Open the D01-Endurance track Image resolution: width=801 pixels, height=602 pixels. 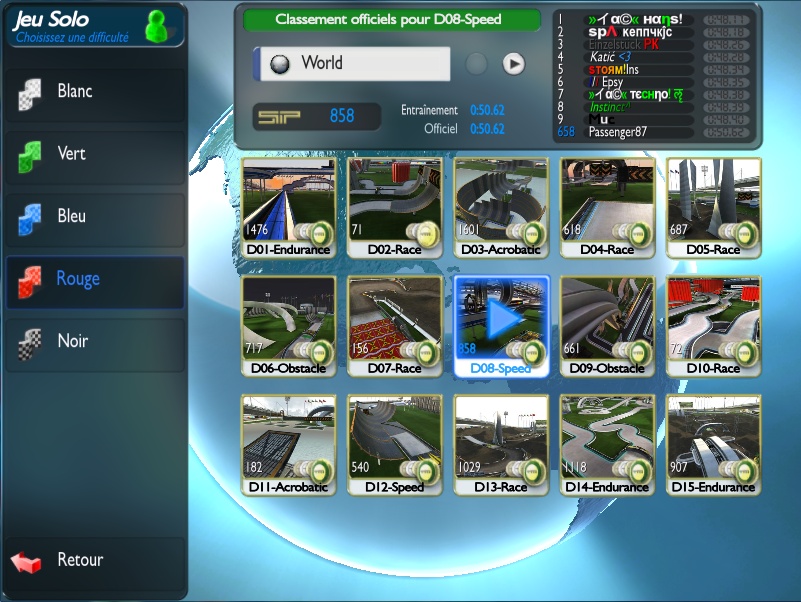point(287,200)
